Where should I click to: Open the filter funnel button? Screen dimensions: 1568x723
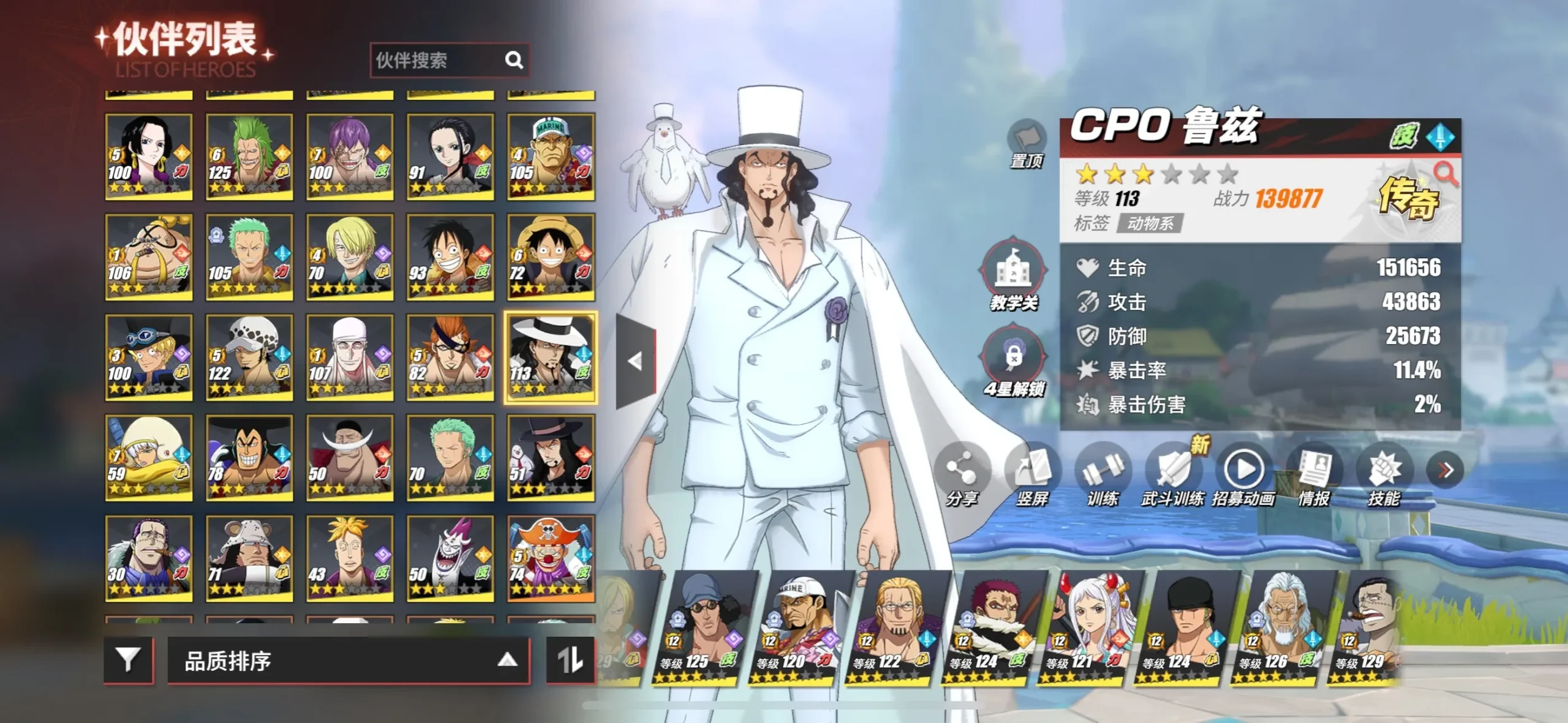tap(128, 659)
